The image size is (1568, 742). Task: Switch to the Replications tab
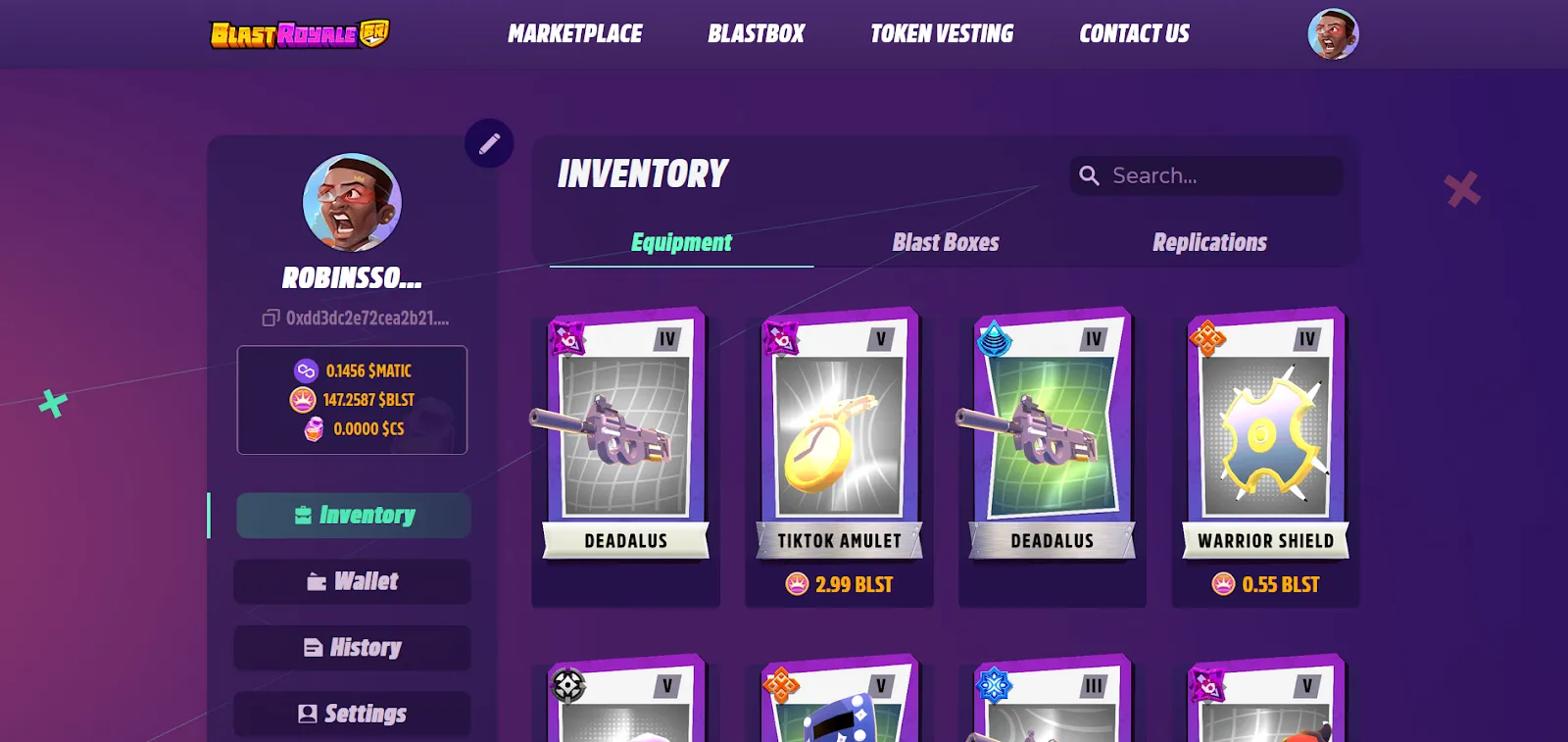pos(1209,242)
